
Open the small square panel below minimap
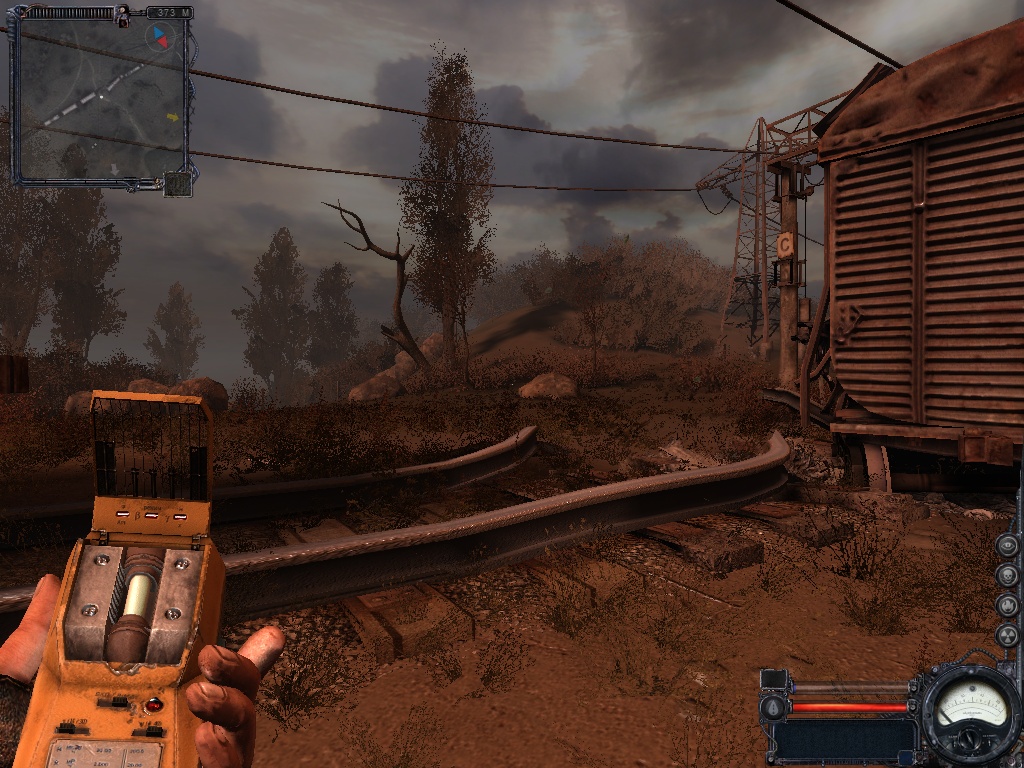point(177,184)
